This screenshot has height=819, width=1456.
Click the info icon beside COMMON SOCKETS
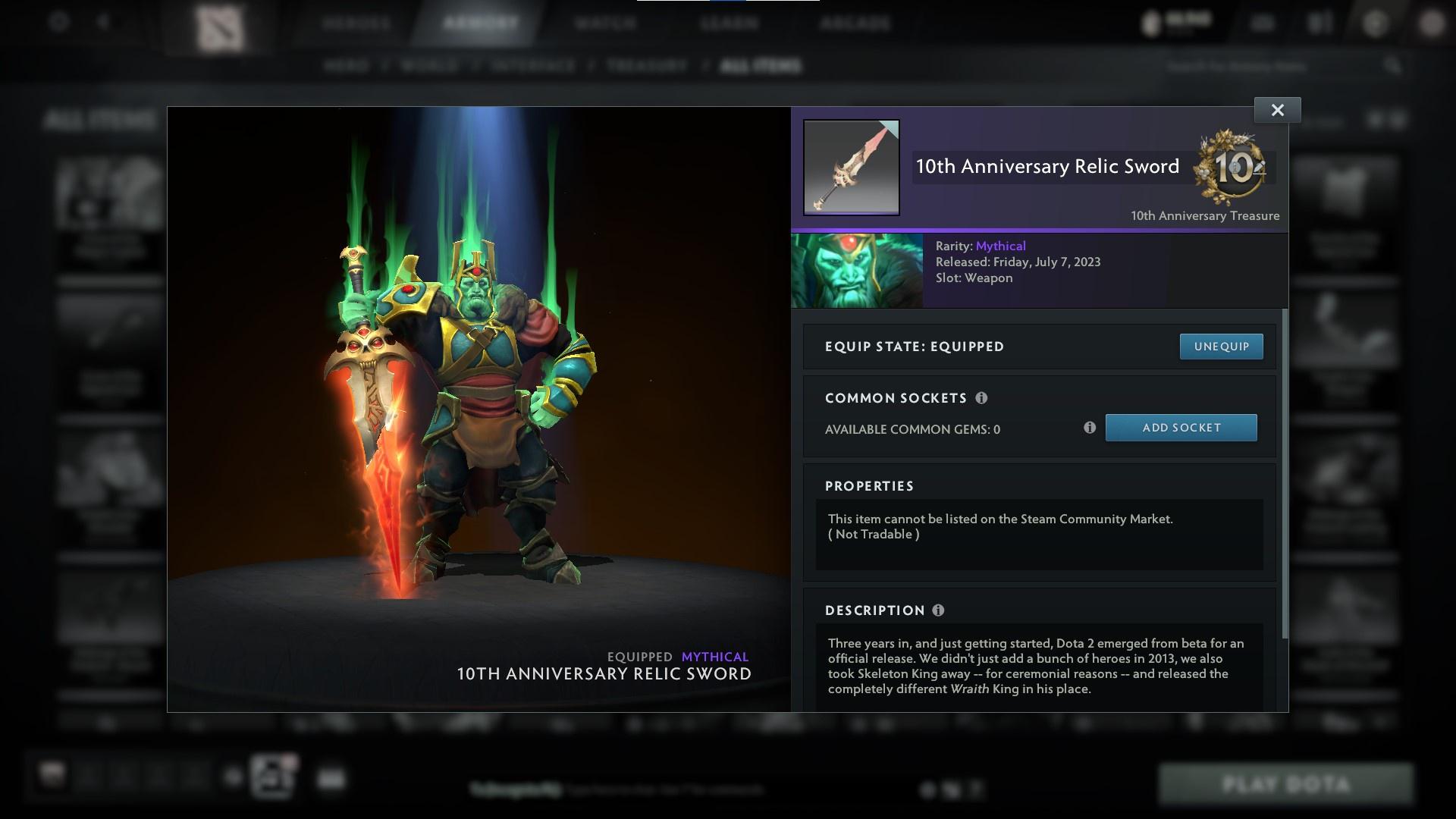[983, 397]
